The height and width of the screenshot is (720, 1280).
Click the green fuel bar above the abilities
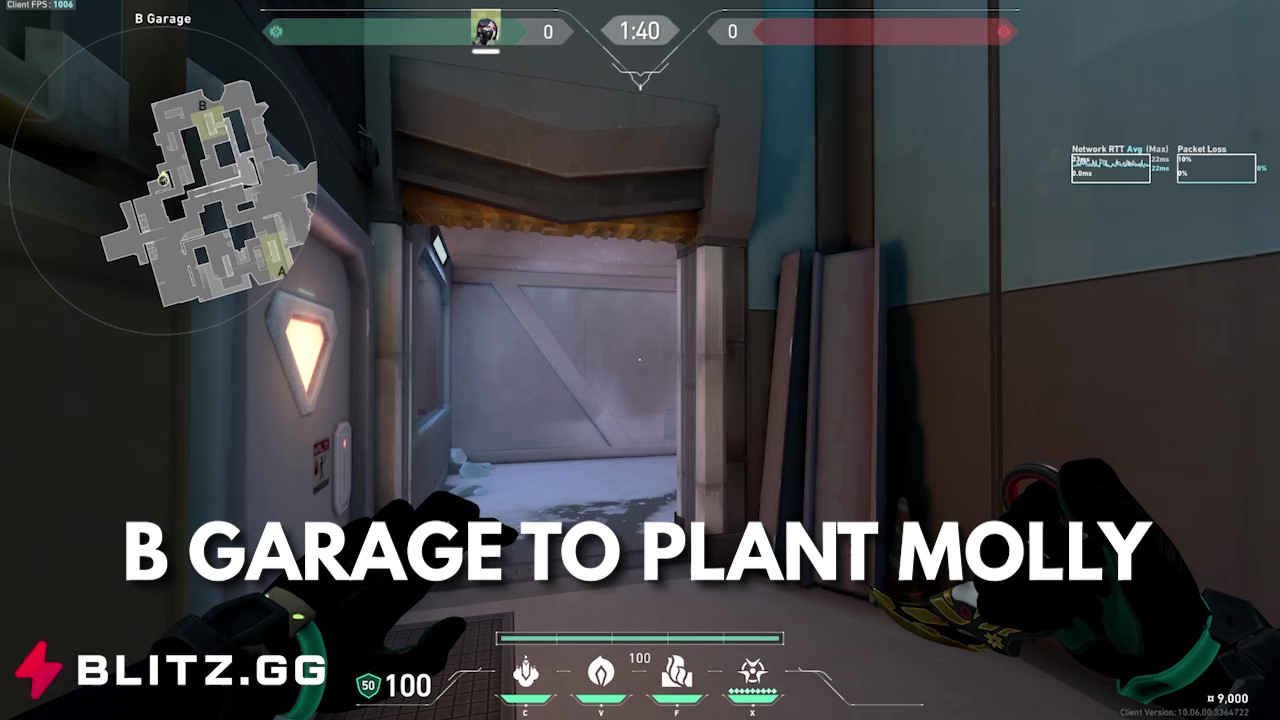tap(640, 637)
